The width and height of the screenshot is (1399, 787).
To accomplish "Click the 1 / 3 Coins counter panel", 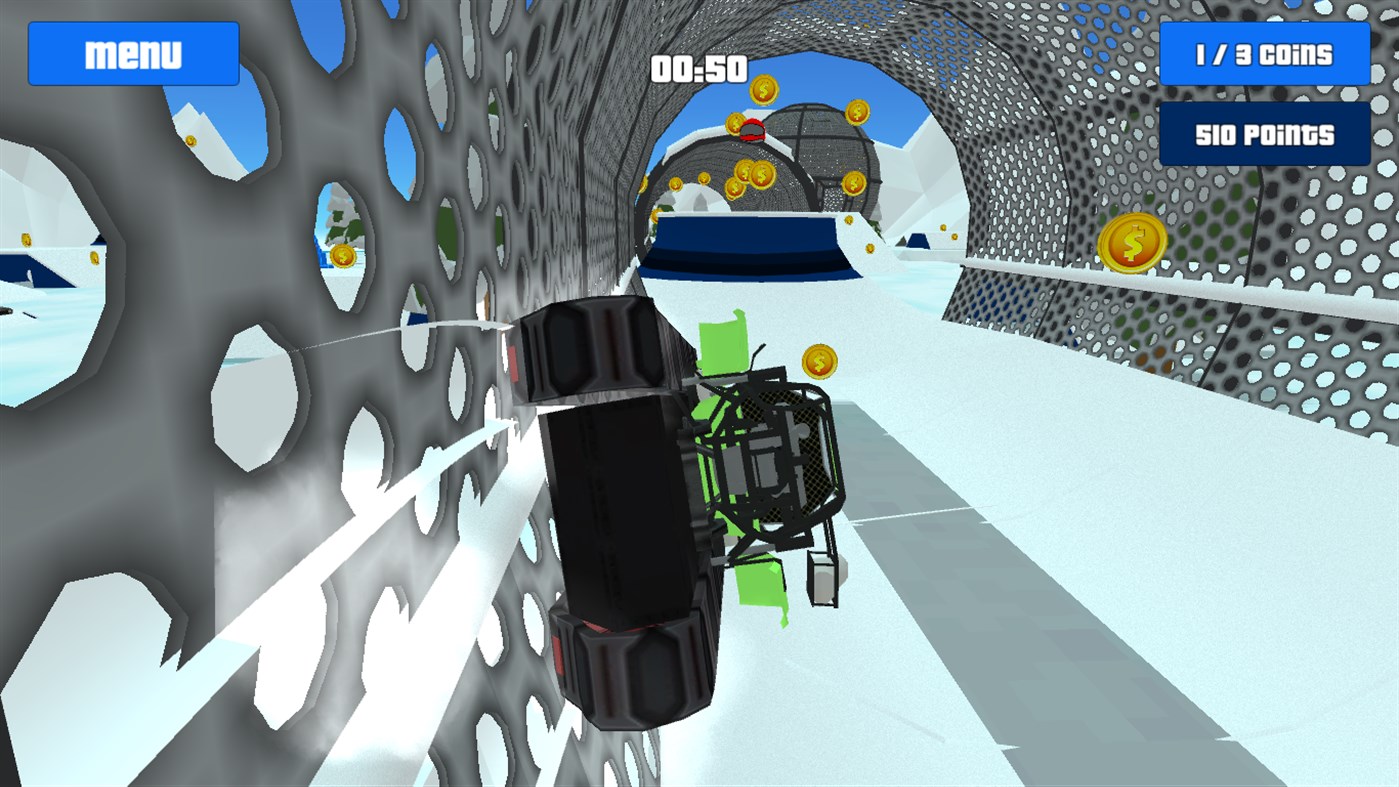I will [x=1264, y=54].
